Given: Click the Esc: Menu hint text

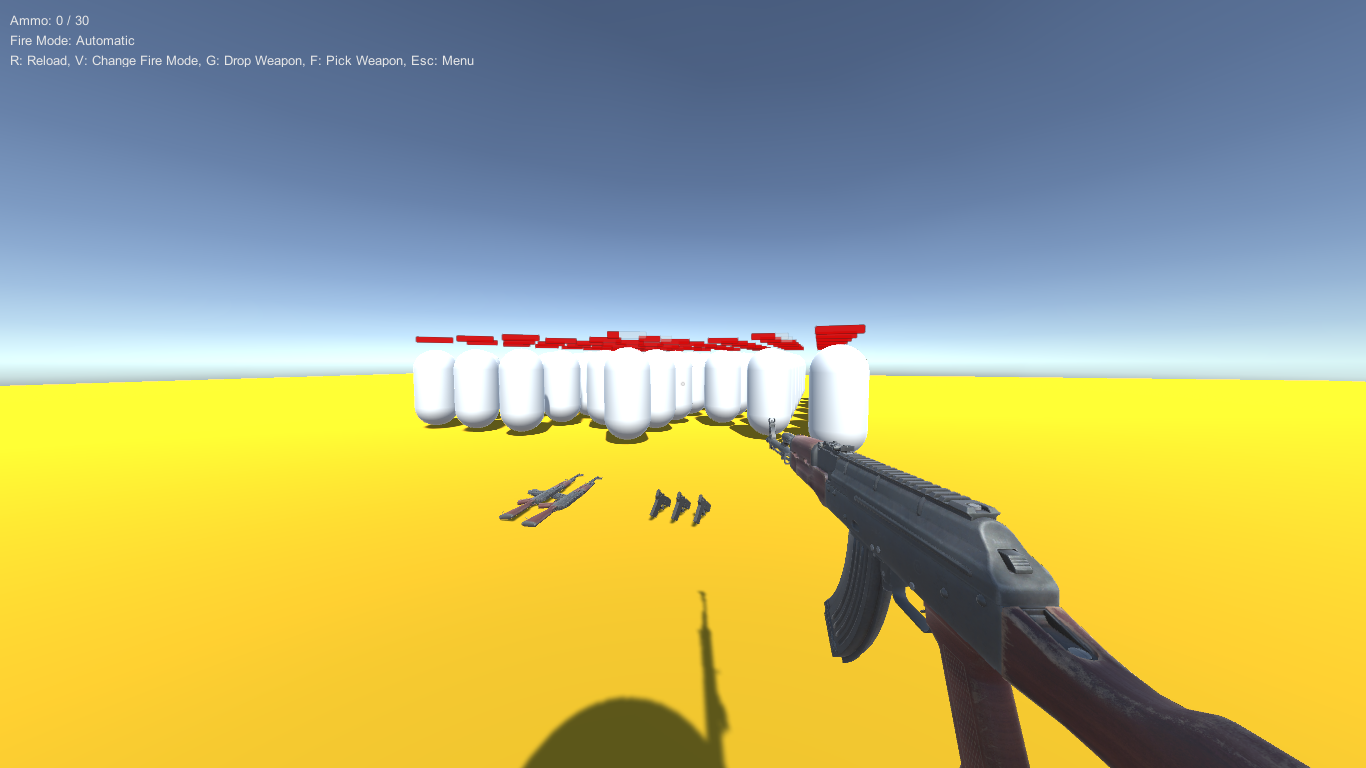Looking at the screenshot, I should click(443, 60).
